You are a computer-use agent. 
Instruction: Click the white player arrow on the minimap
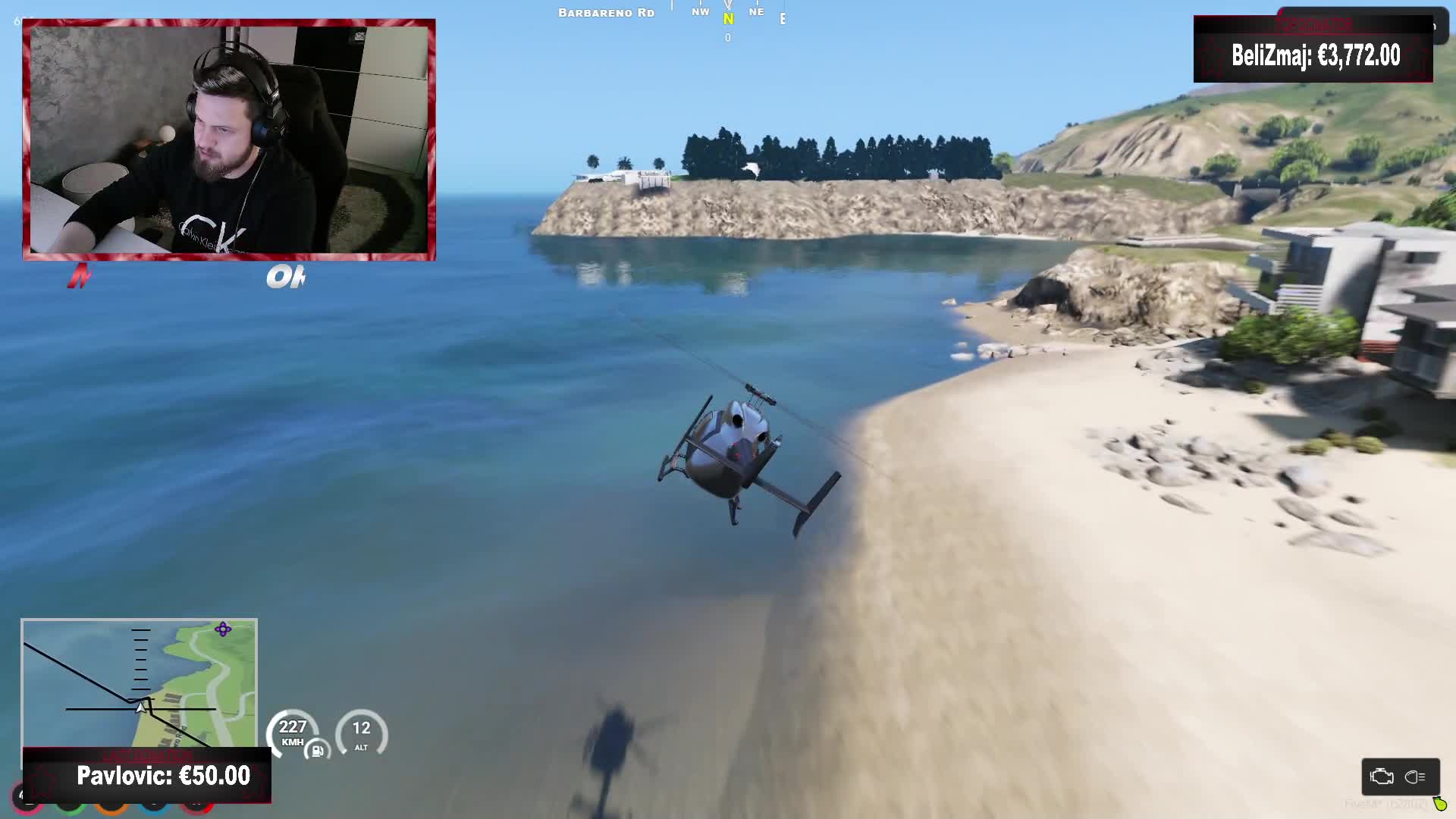[140, 708]
